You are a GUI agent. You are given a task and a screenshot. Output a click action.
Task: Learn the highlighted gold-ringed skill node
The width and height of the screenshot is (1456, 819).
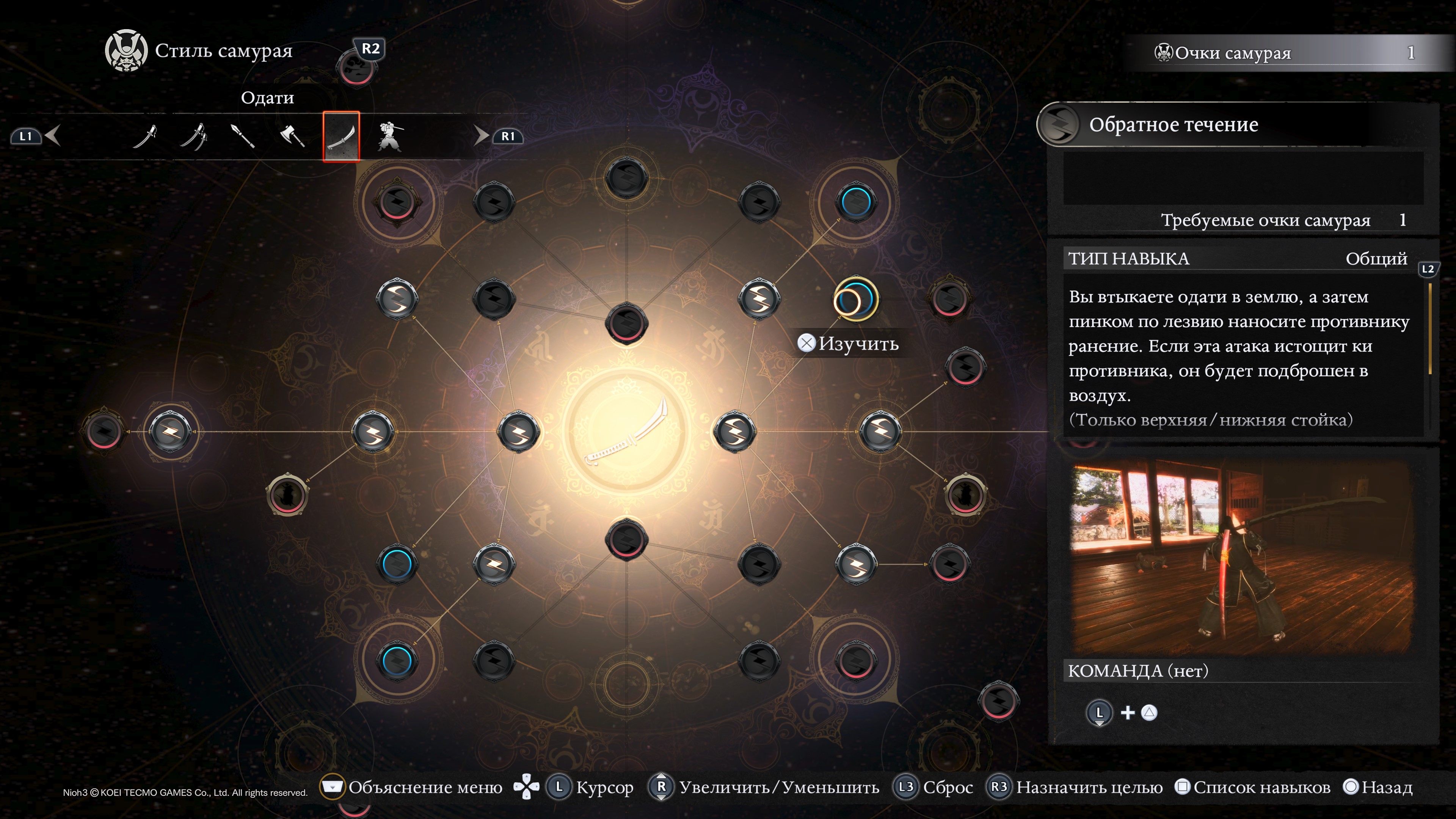pyautogui.click(x=855, y=299)
